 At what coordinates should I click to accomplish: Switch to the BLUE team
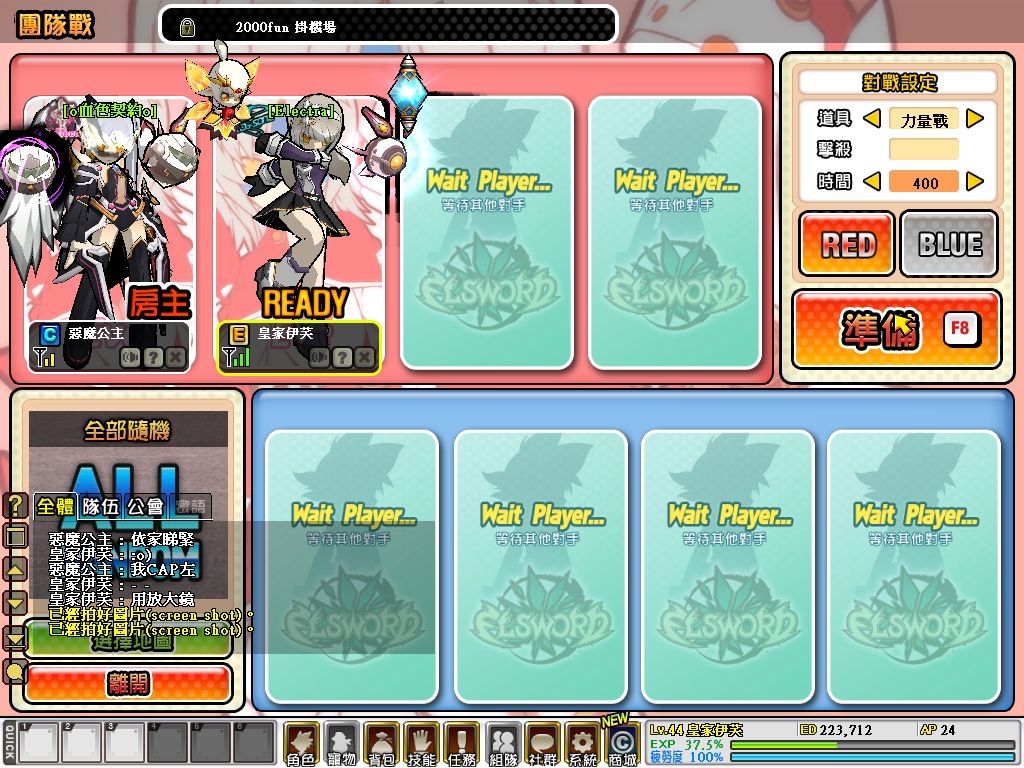(x=949, y=243)
